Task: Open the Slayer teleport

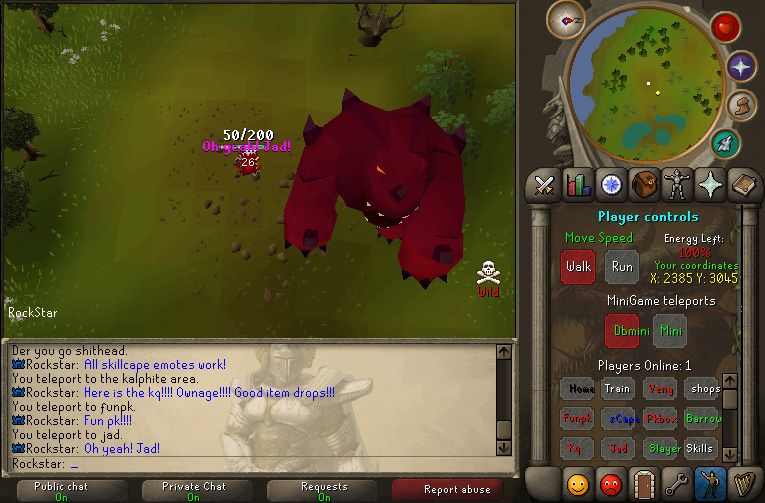Action: (661, 449)
